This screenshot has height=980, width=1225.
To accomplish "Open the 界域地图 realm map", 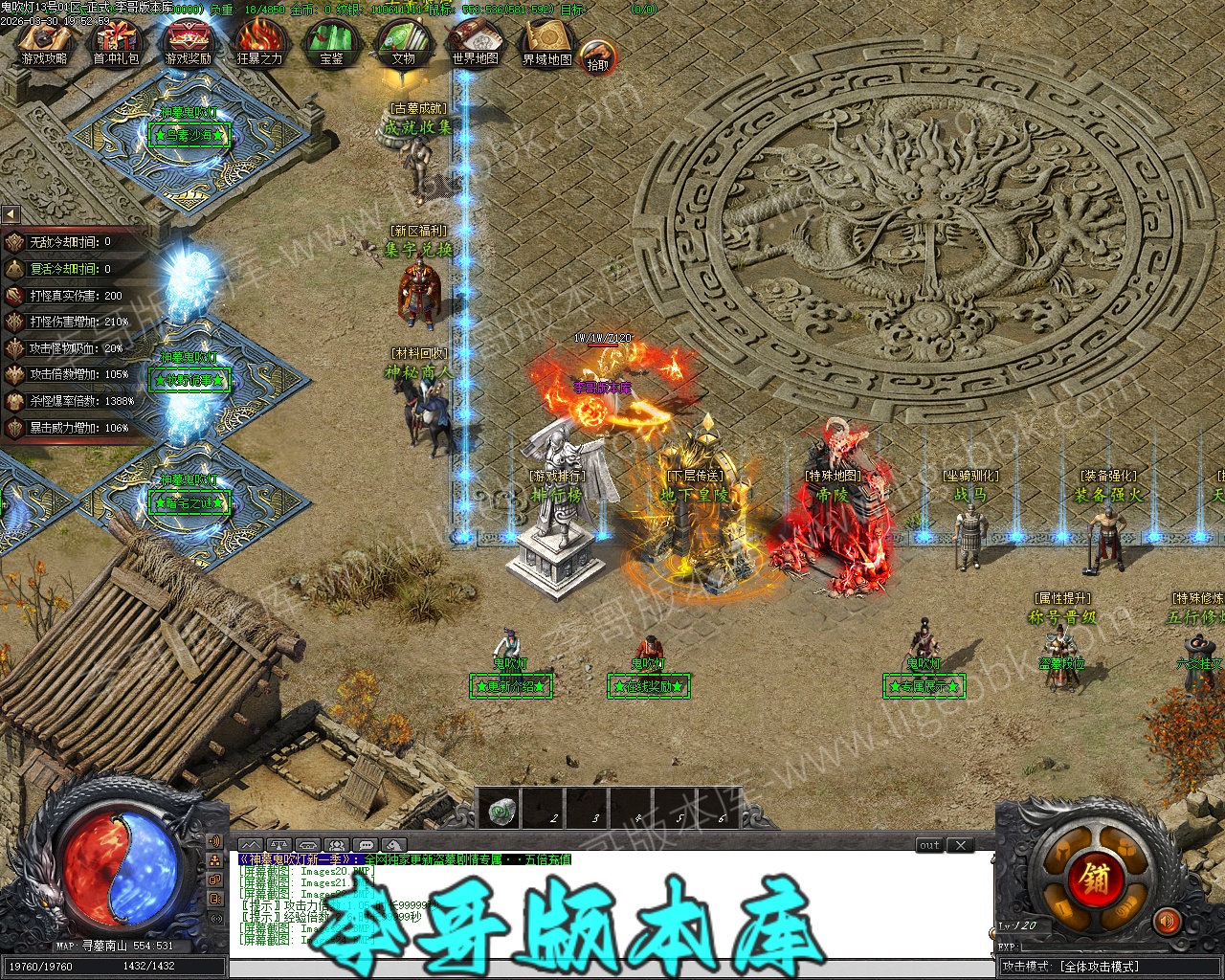I will pos(546,42).
